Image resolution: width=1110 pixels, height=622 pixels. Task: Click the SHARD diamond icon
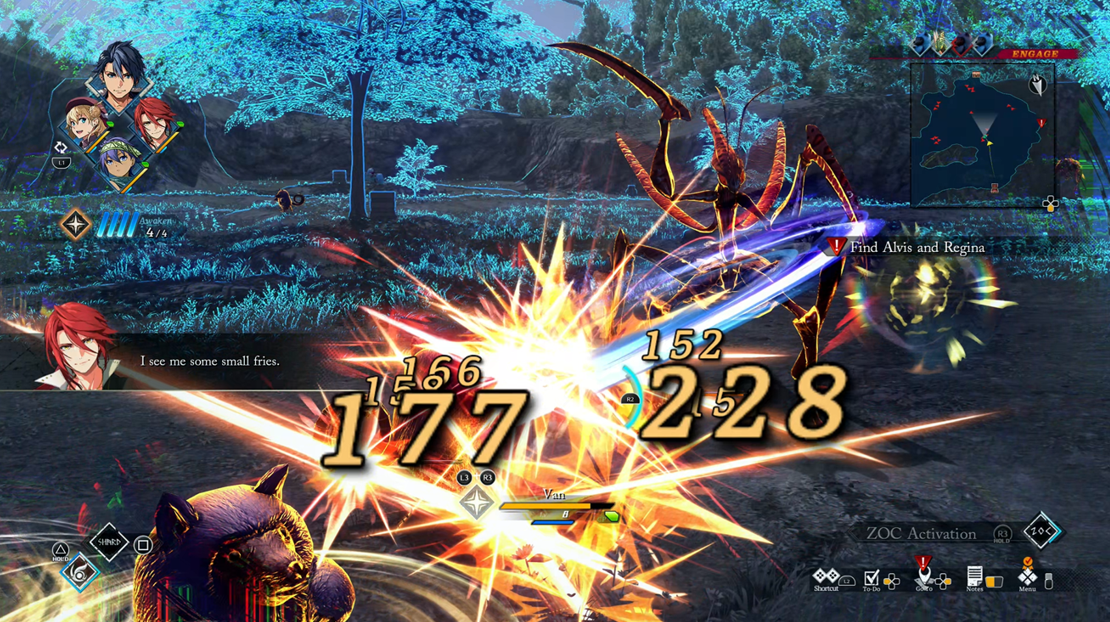pos(110,543)
